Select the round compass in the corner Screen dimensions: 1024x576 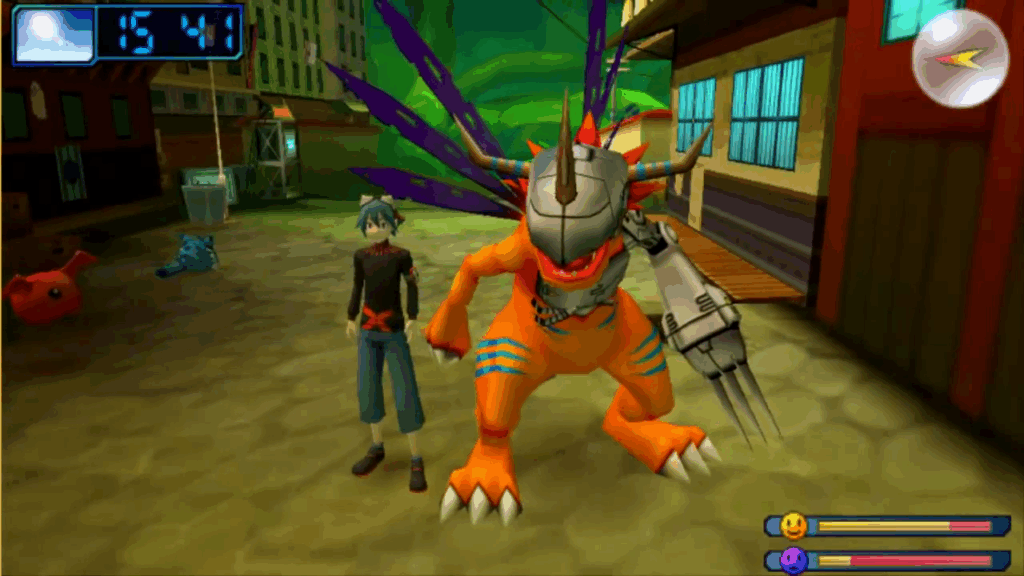tap(960, 59)
